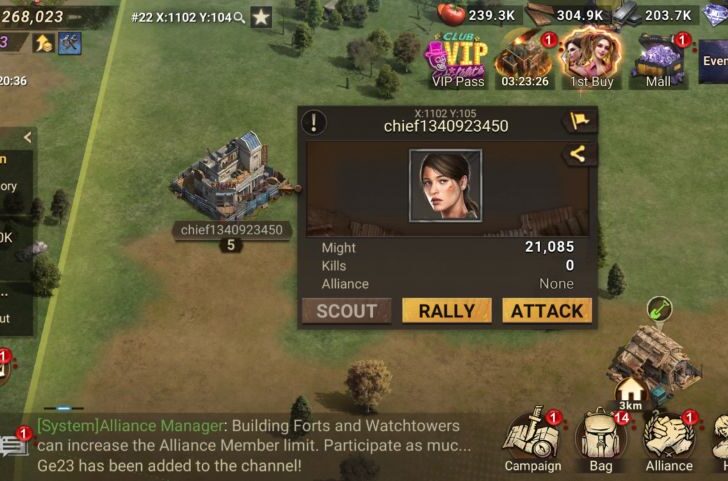
Task: Visit the Mall
Action: (659, 60)
